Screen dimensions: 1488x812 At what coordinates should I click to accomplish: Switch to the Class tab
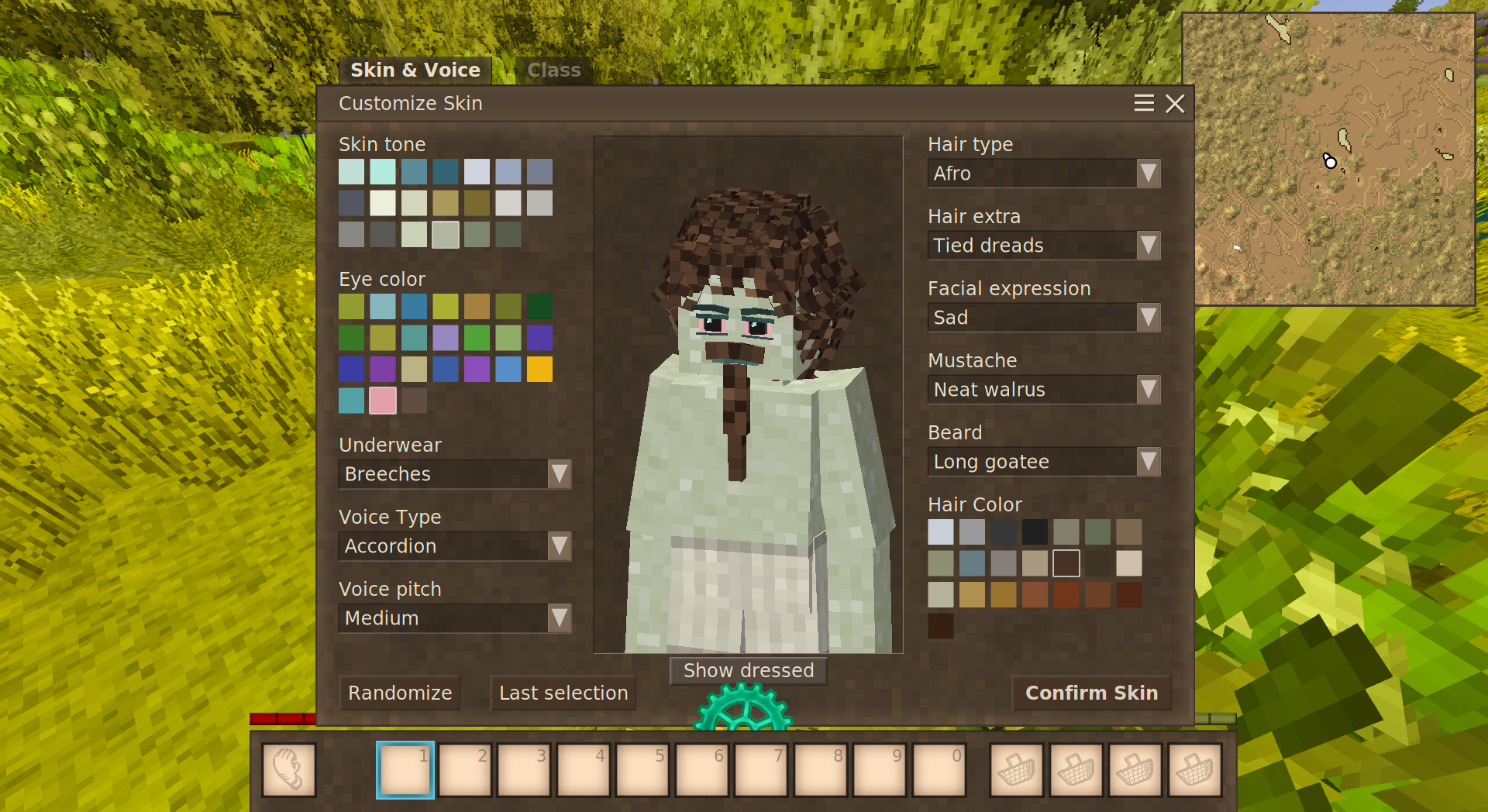click(x=553, y=70)
